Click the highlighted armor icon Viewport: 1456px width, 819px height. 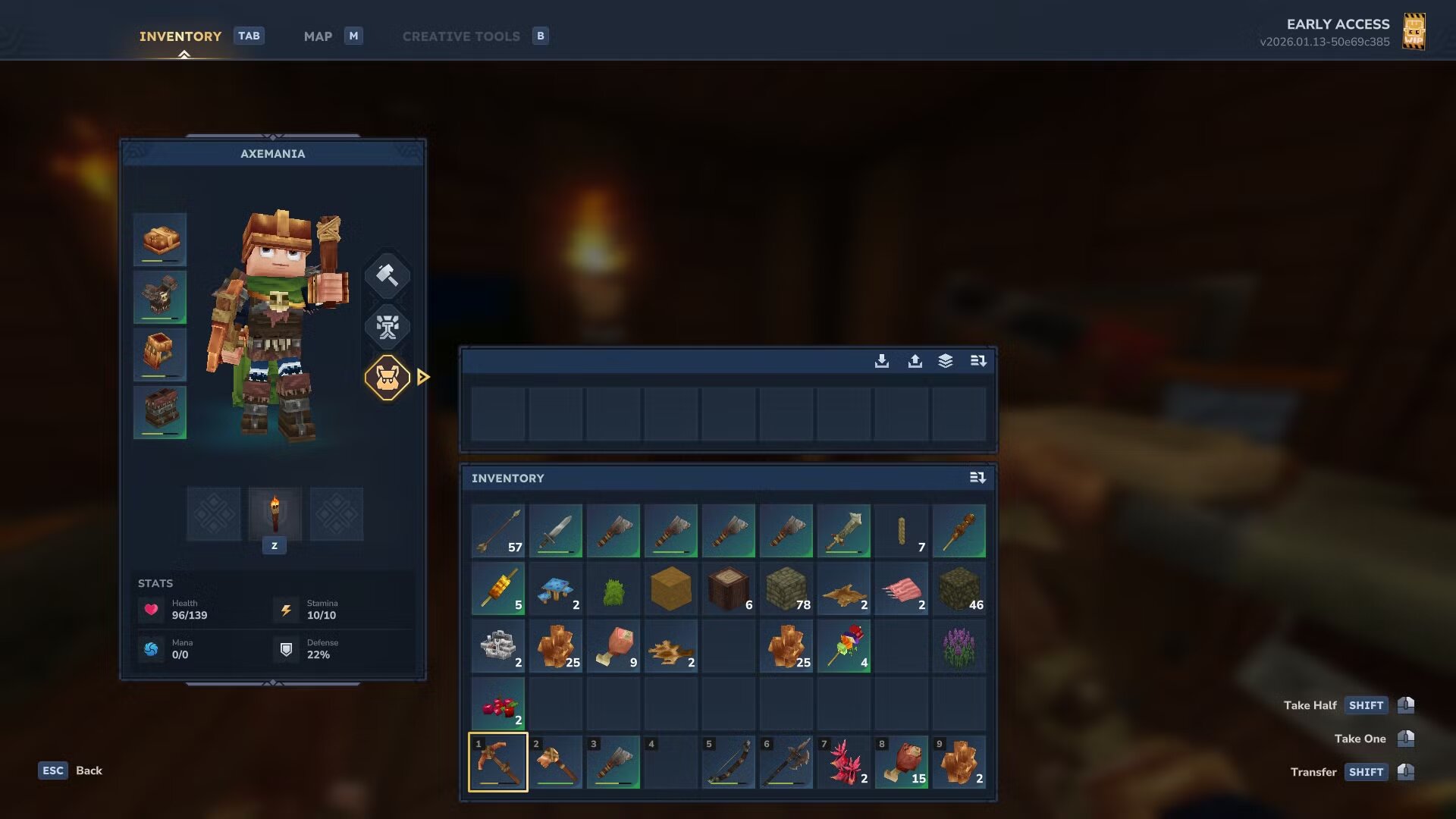coord(388,377)
